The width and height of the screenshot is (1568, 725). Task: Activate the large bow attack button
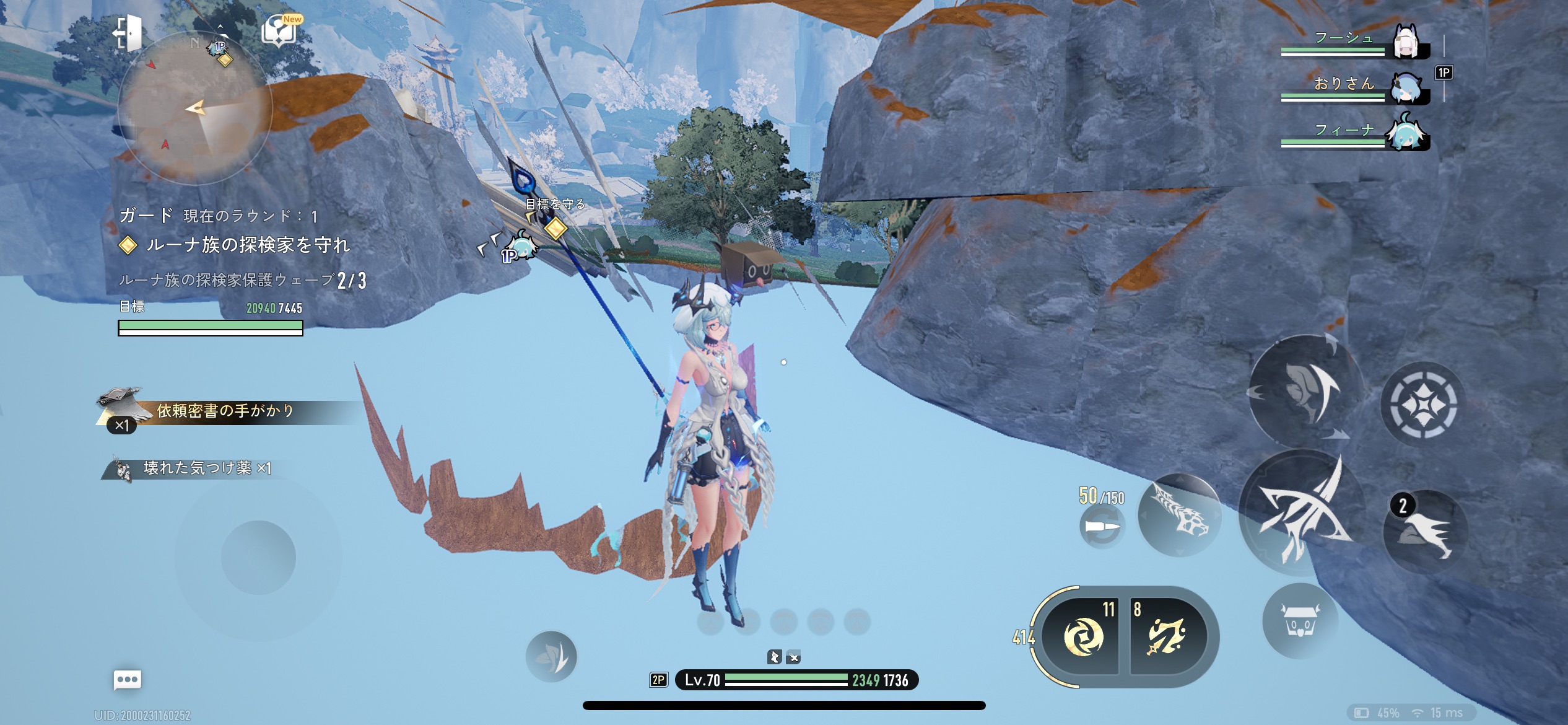pos(1300,514)
